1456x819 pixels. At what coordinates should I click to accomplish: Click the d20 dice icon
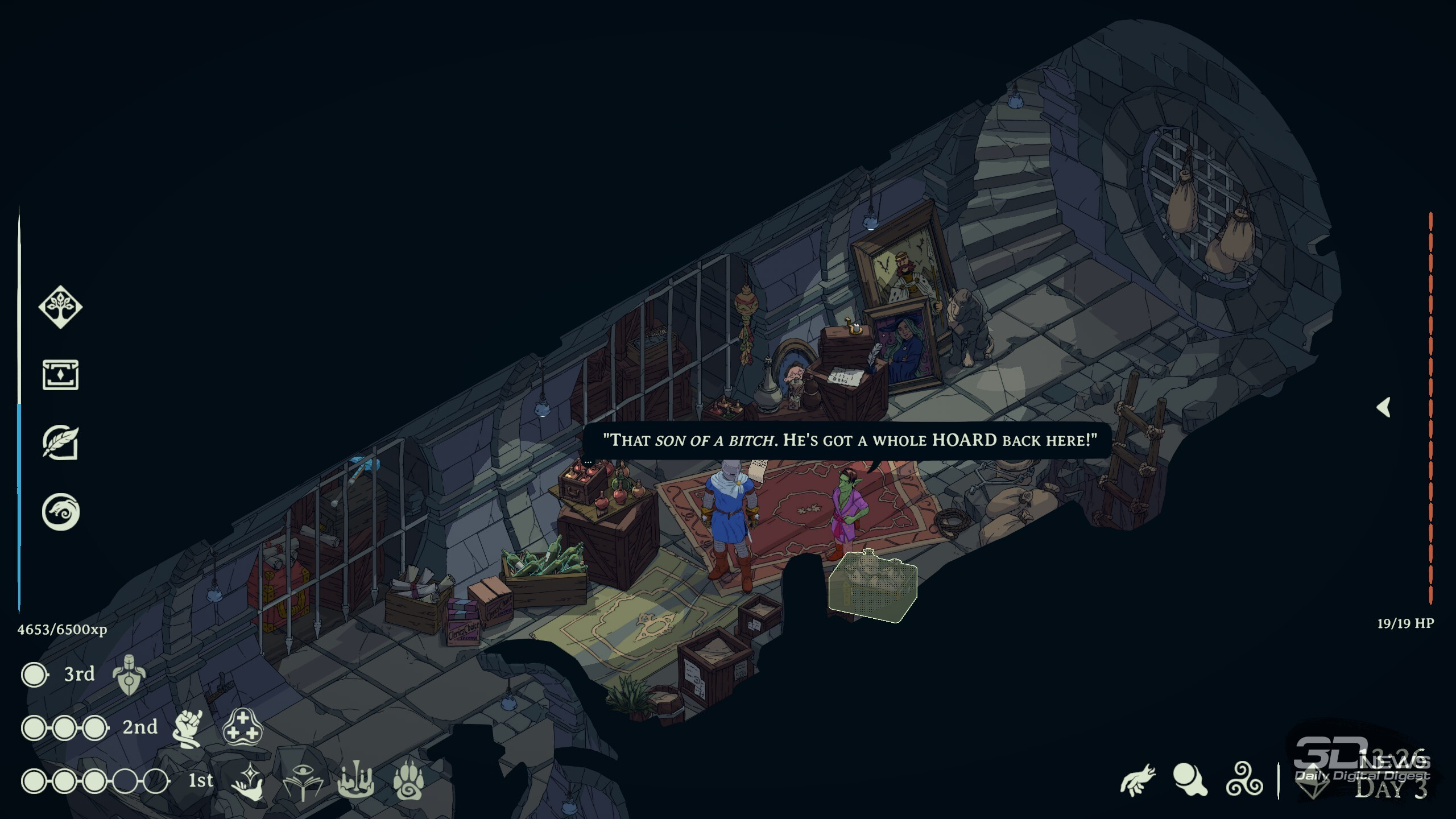(x=1313, y=783)
